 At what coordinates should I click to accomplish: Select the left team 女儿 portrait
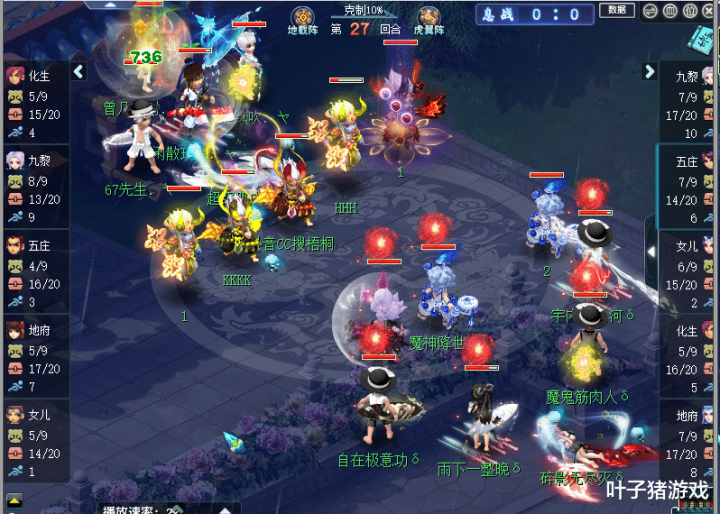click(15, 414)
